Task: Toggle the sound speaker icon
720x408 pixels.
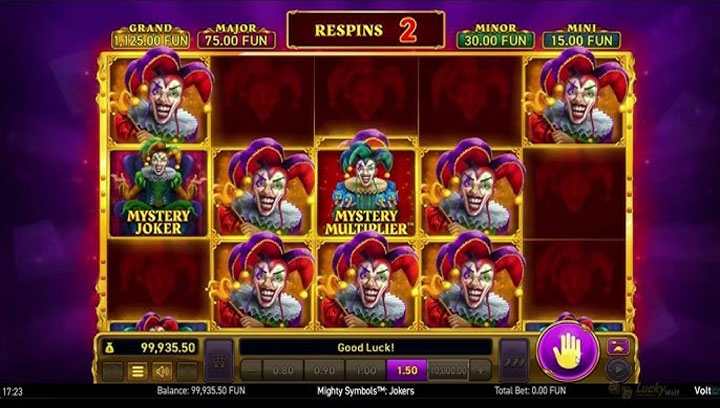Action: coord(161,372)
